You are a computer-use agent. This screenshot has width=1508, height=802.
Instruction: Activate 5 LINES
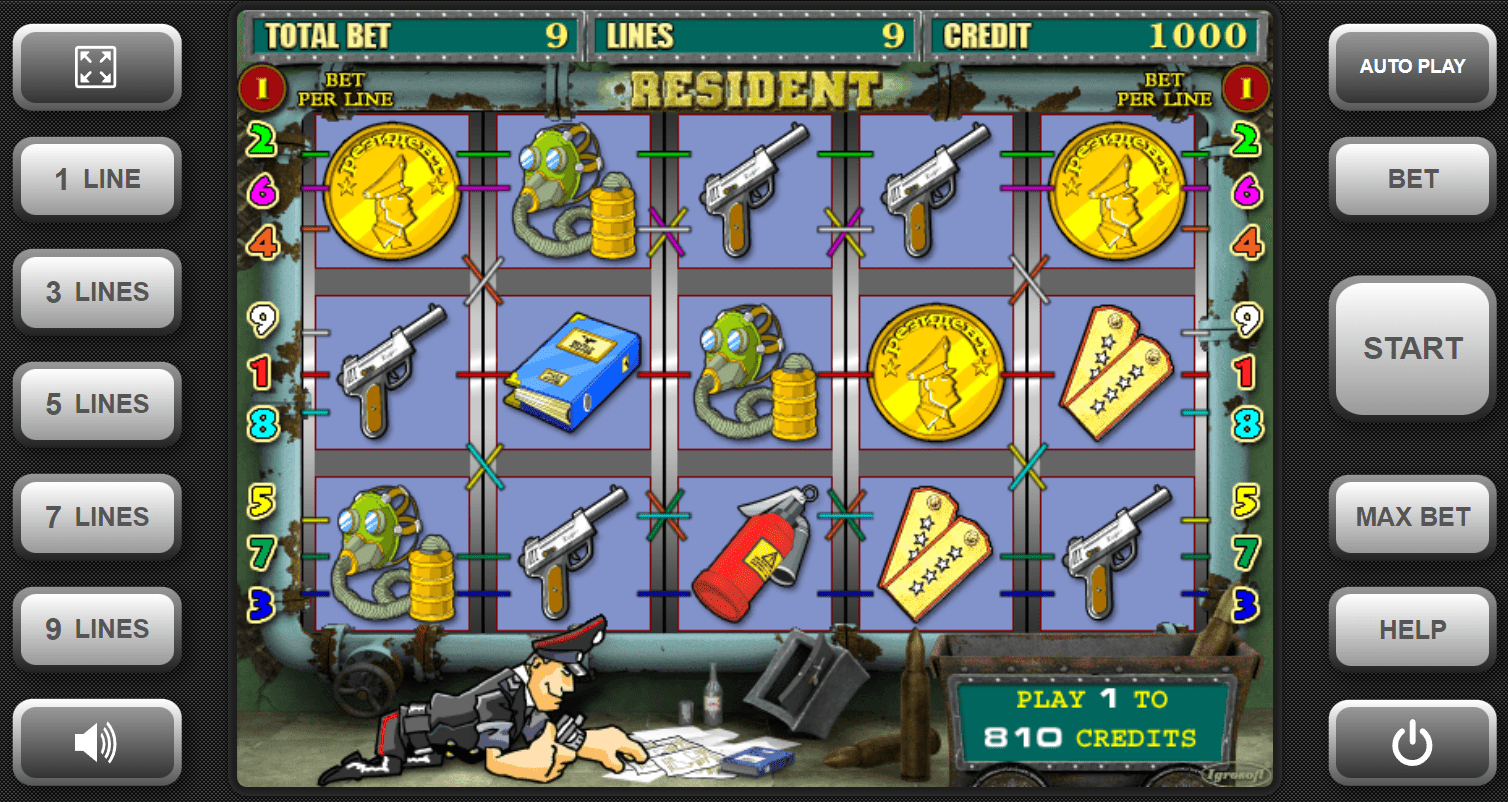(x=96, y=404)
